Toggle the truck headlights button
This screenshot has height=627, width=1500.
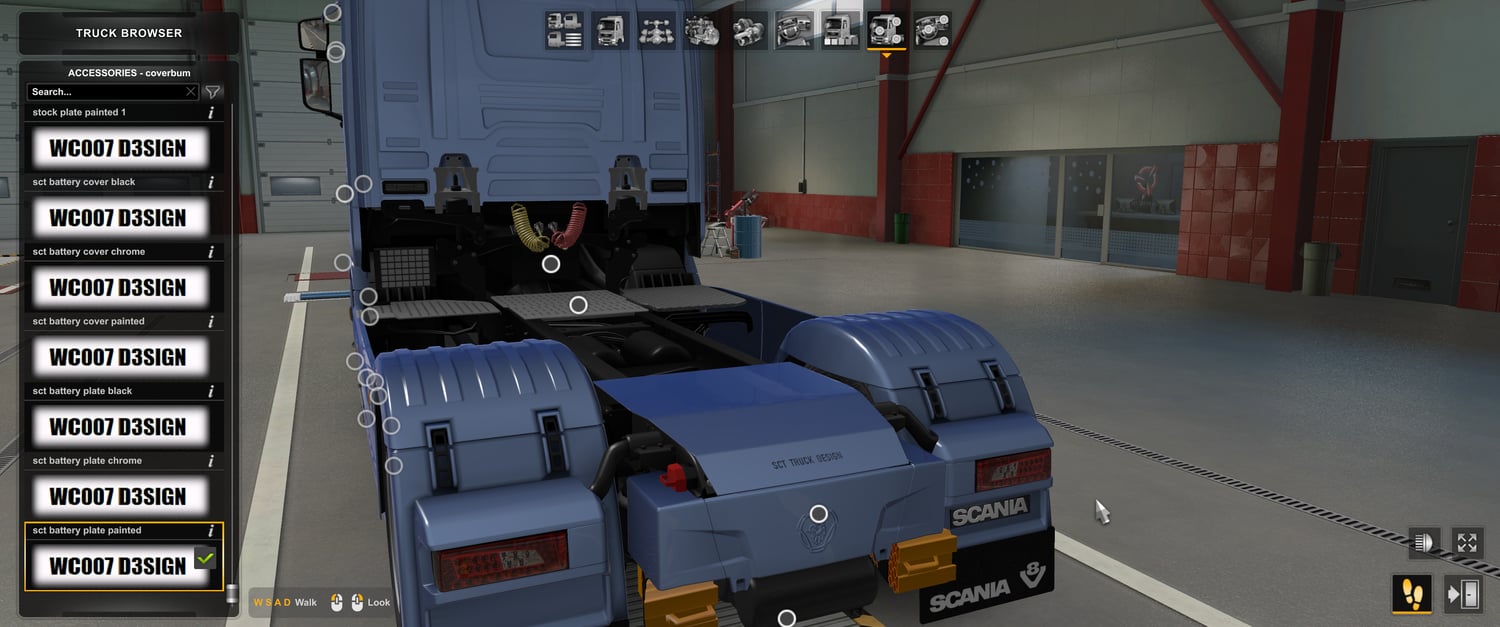tap(1423, 543)
